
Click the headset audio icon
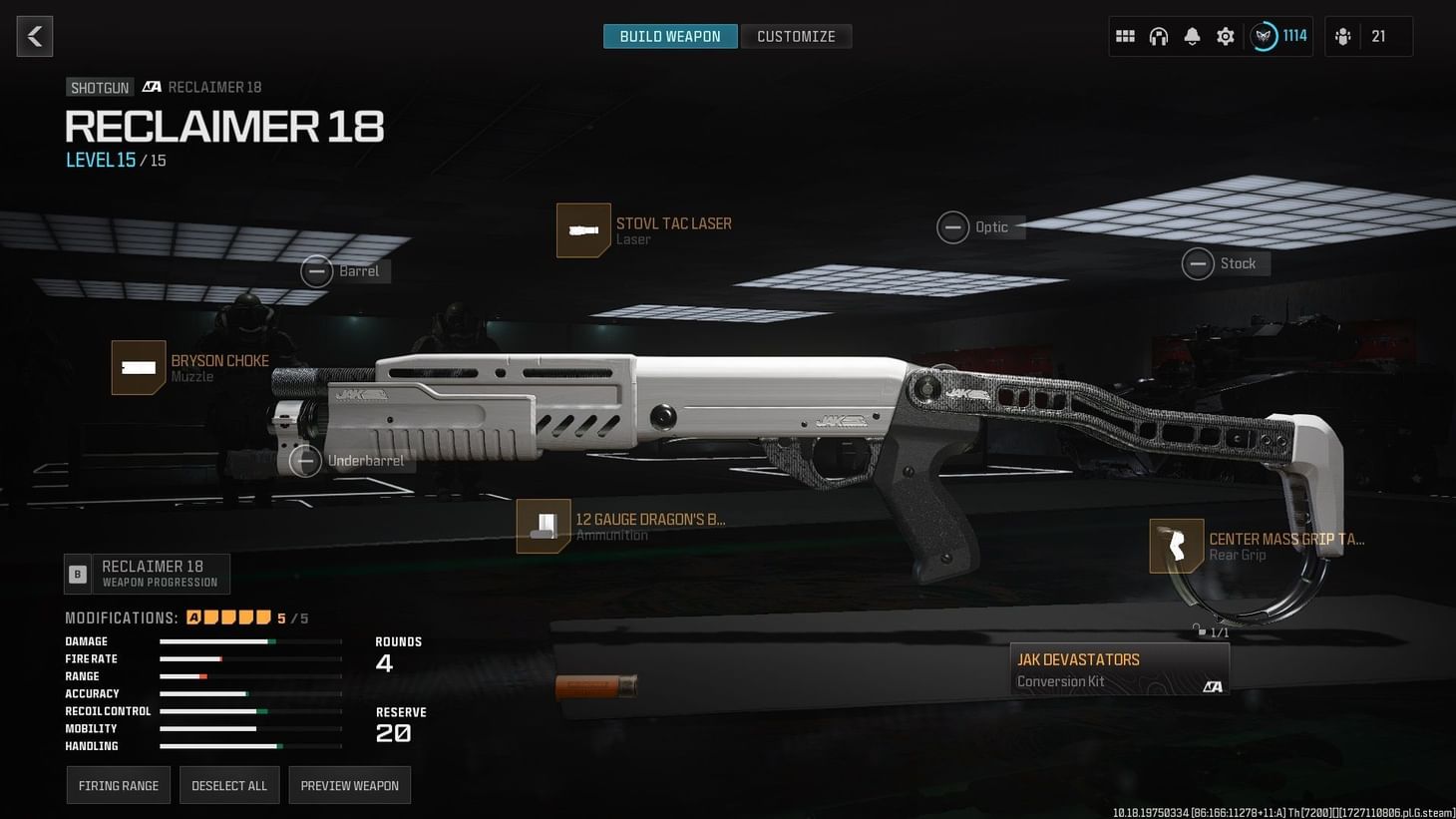[x=1159, y=36]
